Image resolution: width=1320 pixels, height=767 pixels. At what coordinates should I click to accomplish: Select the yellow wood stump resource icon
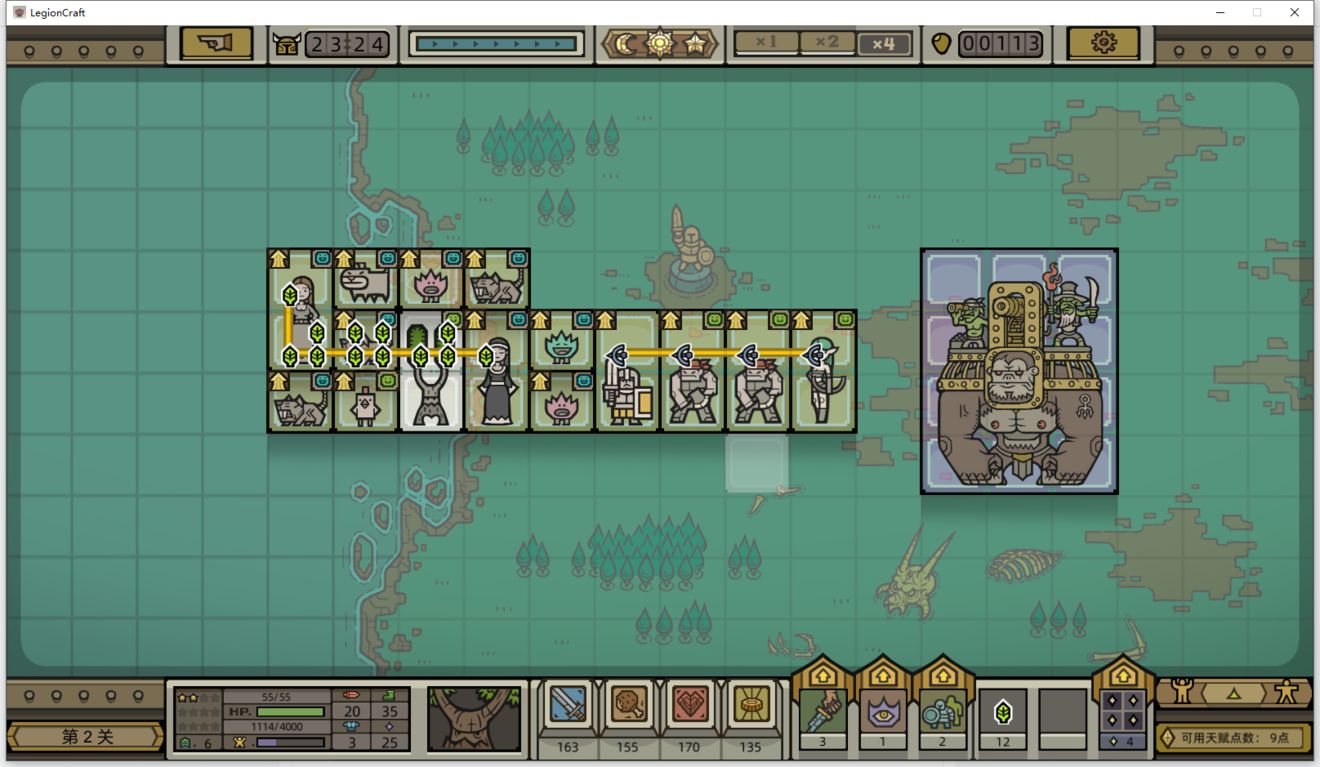750,706
